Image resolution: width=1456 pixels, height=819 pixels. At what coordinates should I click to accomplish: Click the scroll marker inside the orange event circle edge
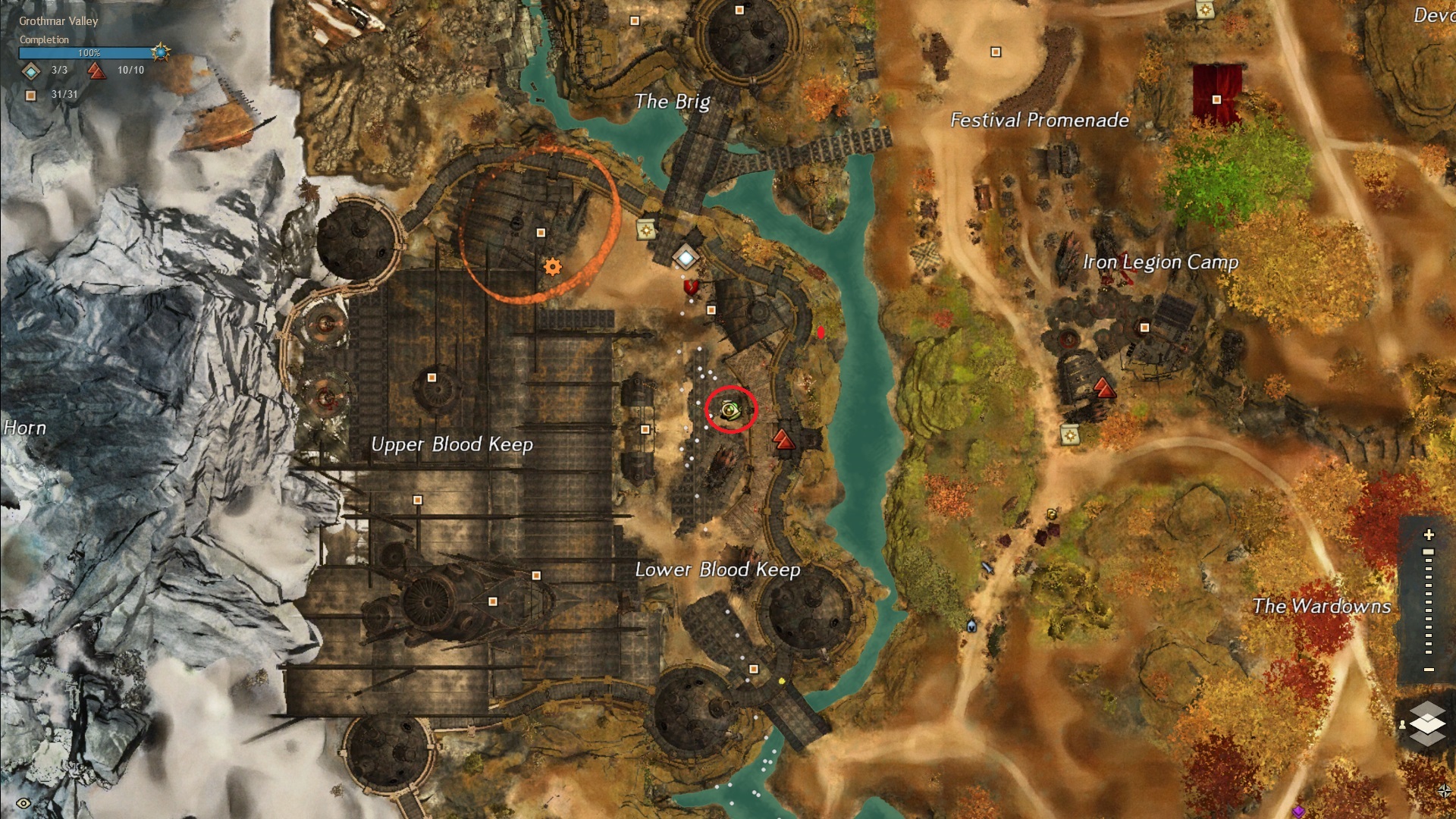646,230
